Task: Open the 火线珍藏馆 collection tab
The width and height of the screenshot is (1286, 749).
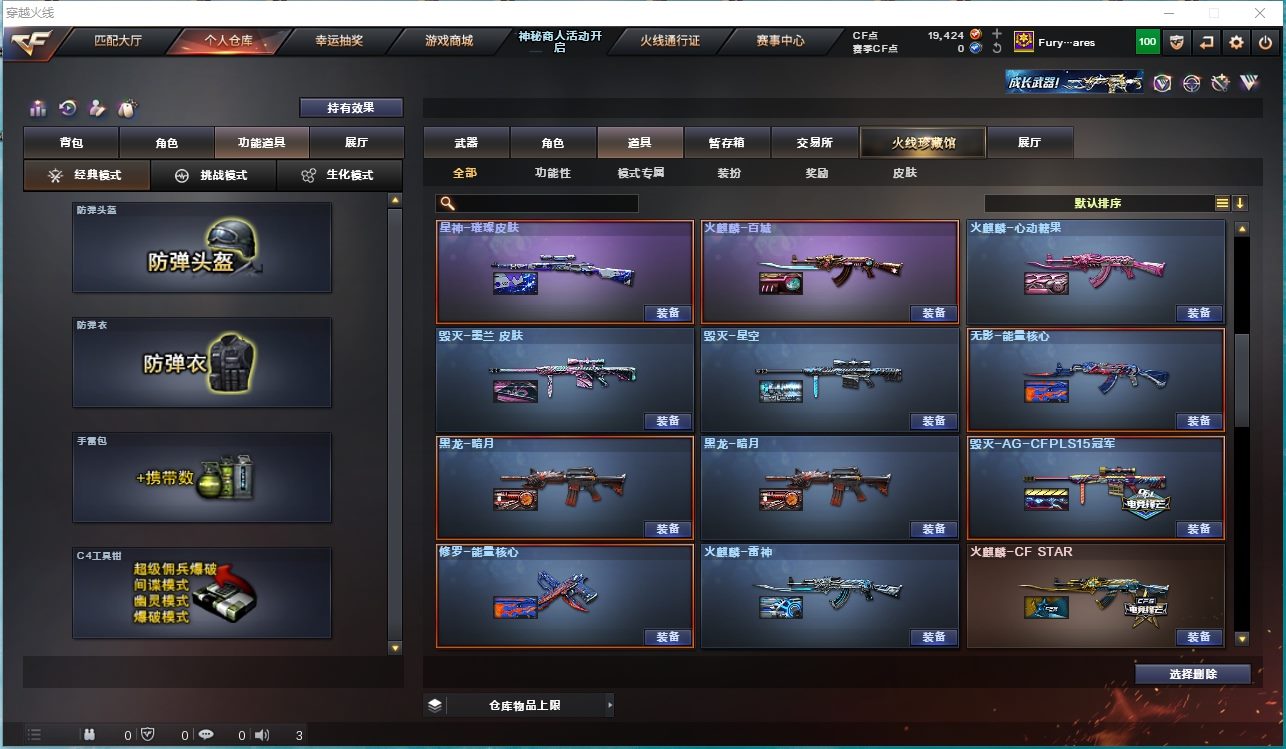Action: coord(923,143)
